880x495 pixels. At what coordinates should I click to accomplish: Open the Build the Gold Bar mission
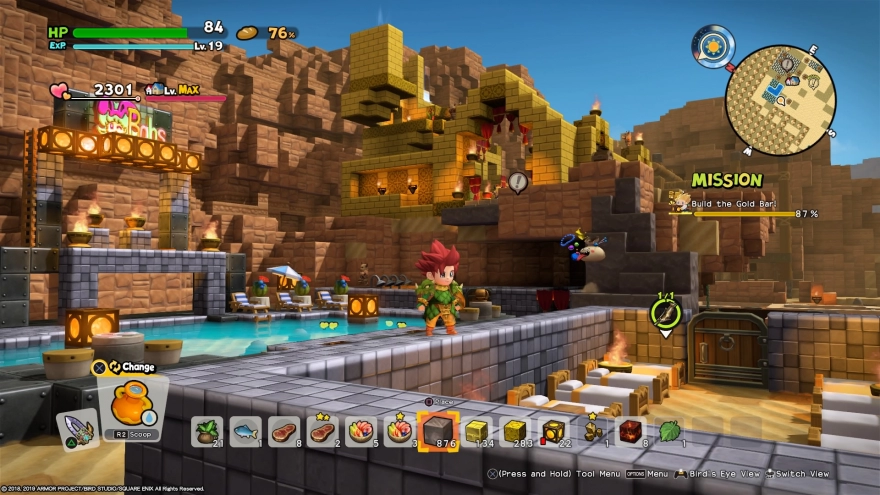(745, 204)
